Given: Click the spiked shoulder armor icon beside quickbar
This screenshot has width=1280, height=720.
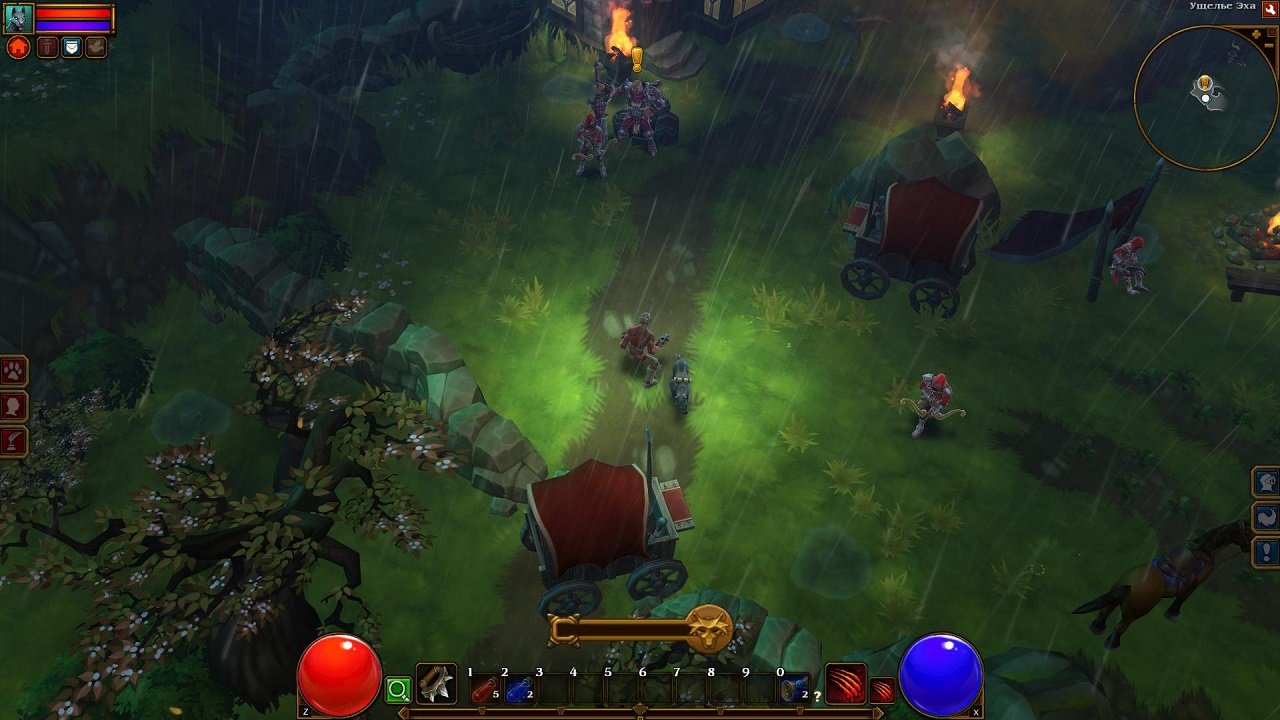Looking at the screenshot, I should click(437, 685).
